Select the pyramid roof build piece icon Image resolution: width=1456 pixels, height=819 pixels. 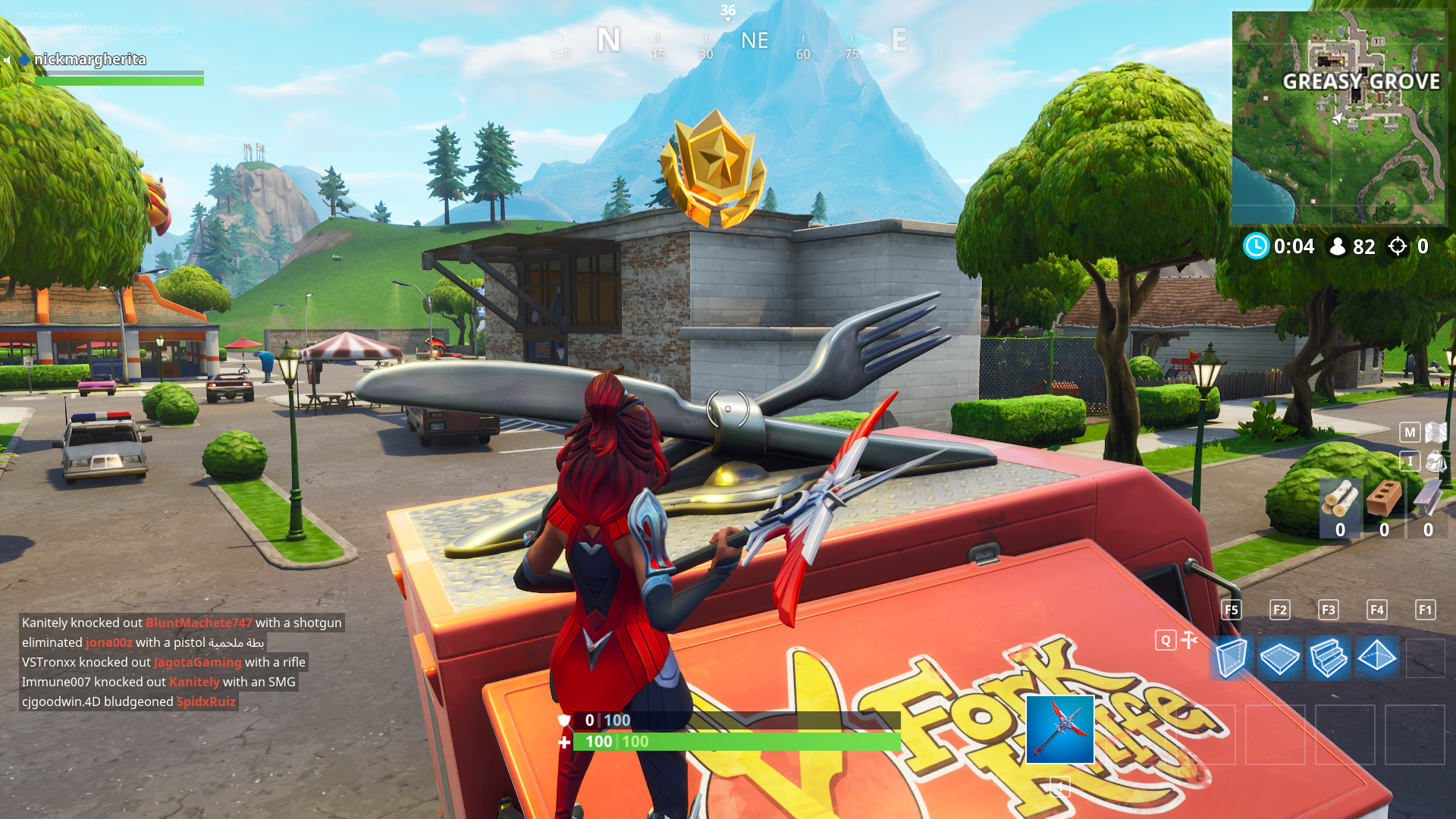click(x=1377, y=658)
